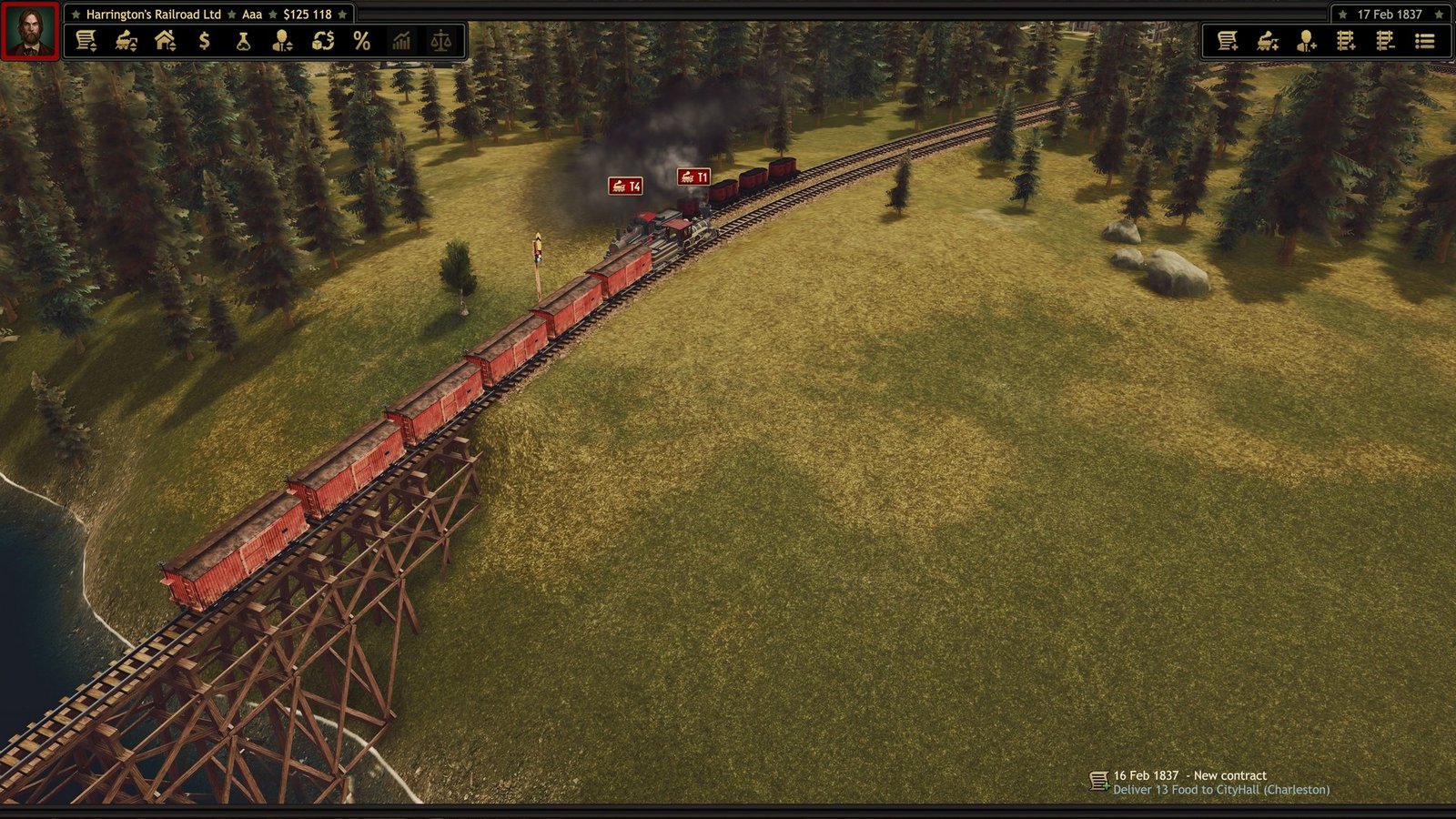
Task: Hire a new employee
Action: coord(1305,41)
